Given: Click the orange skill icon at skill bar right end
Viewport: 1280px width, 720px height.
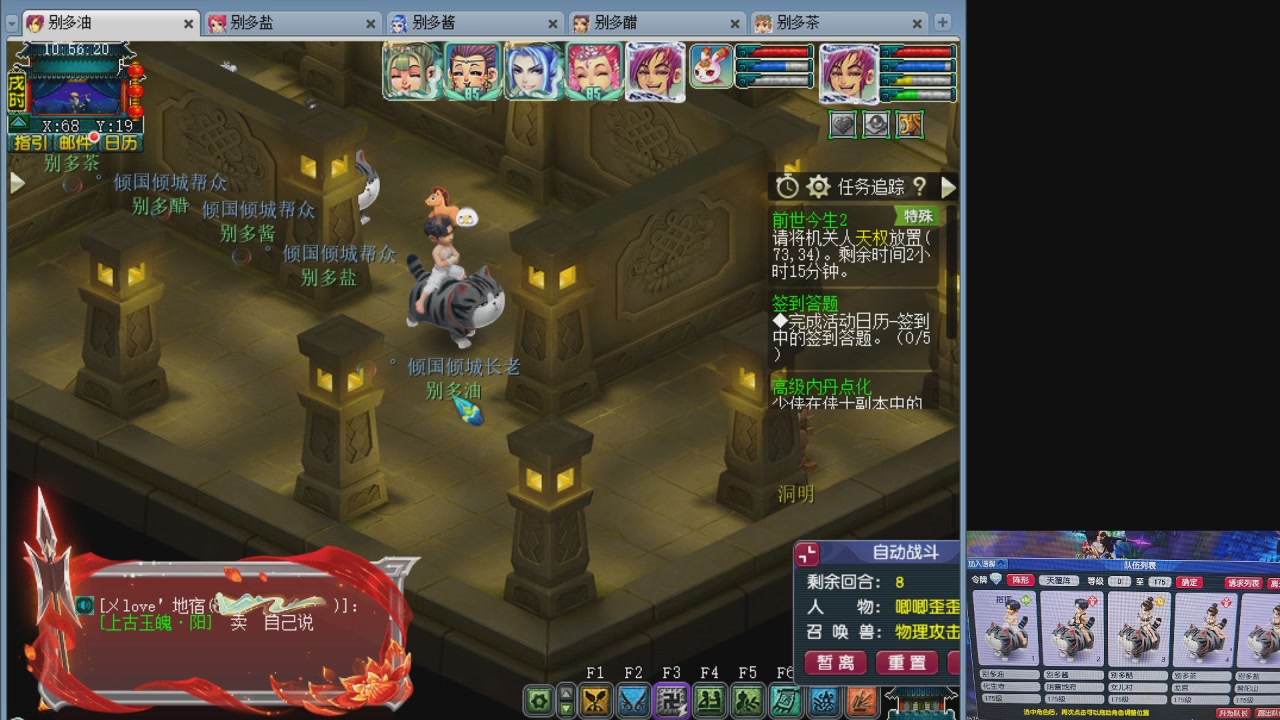Looking at the screenshot, I should pyautogui.click(x=863, y=701).
